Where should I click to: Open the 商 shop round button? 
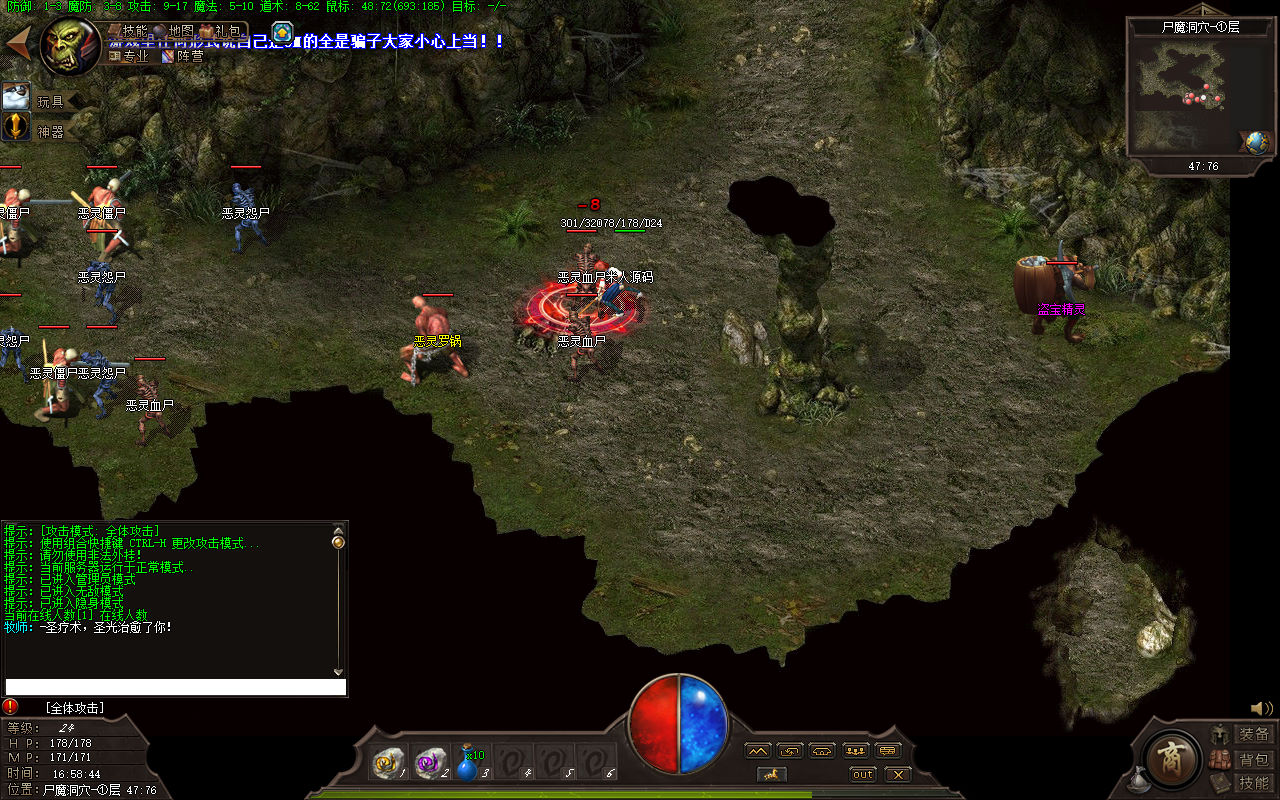1172,761
